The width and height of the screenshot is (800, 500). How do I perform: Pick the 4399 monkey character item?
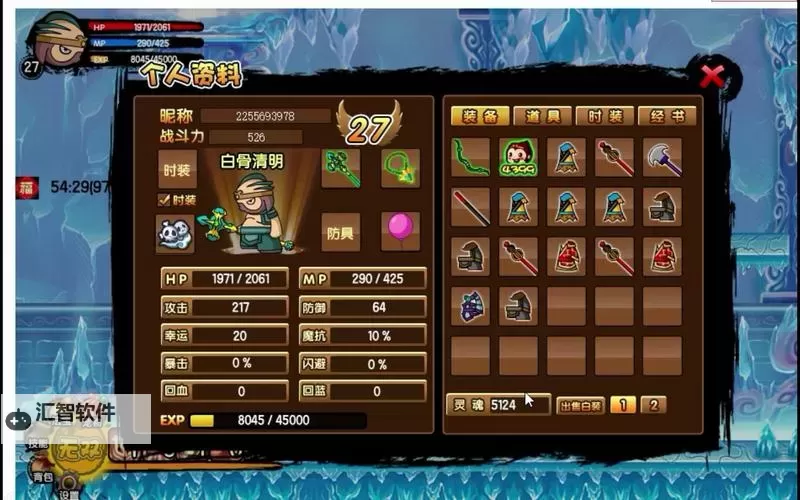[518, 158]
